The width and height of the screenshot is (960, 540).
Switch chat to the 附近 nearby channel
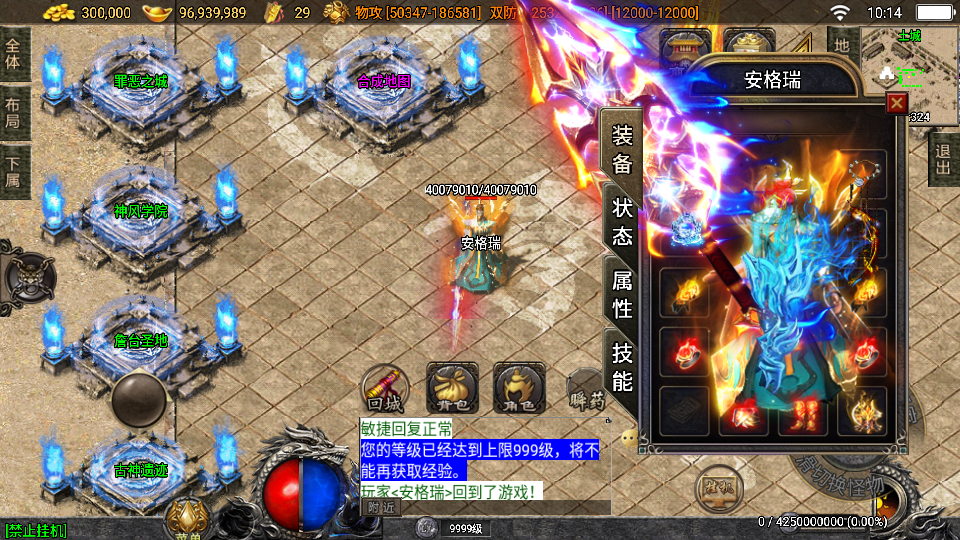(x=379, y=507)
